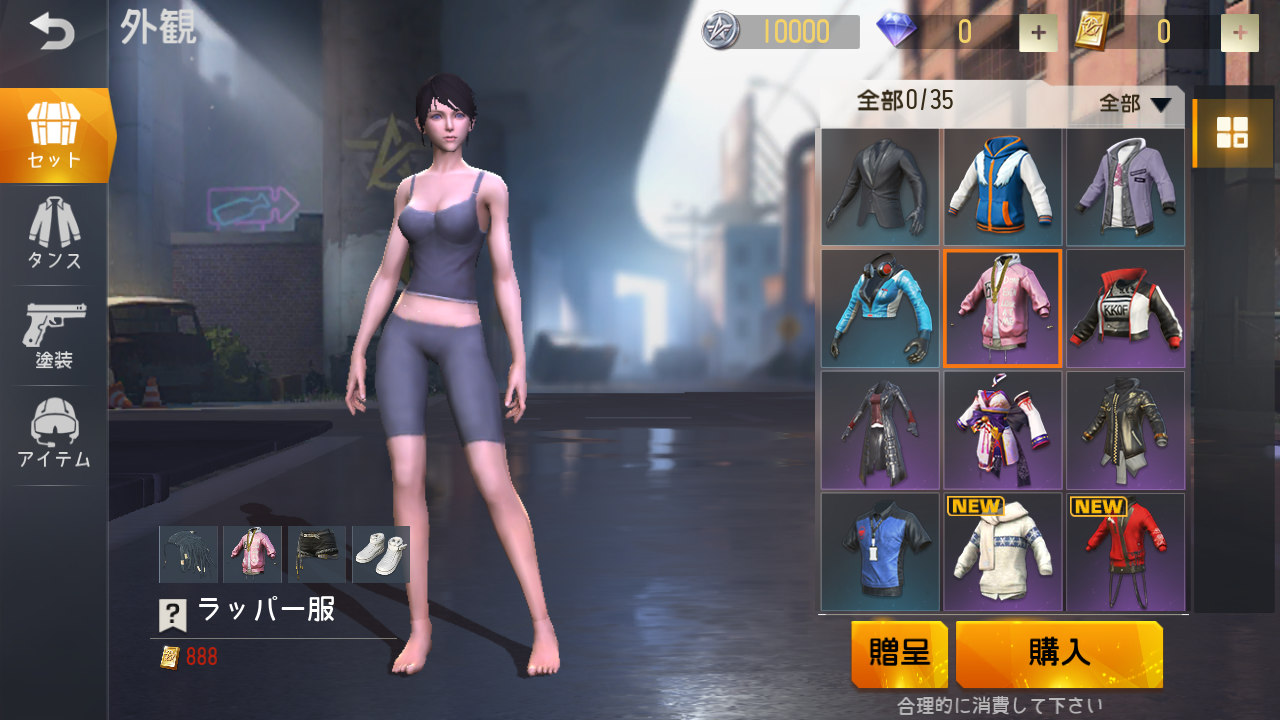Screen dimensions: 1280x720
Task: Pick the NEW white knit sweater
Action: tap(1002, 552)
